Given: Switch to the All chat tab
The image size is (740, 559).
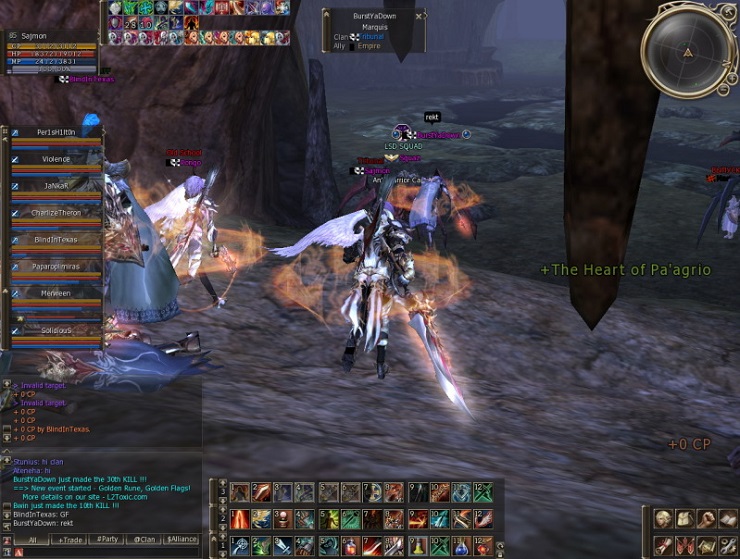Looking at the screenshot, I should click(32, 540).
